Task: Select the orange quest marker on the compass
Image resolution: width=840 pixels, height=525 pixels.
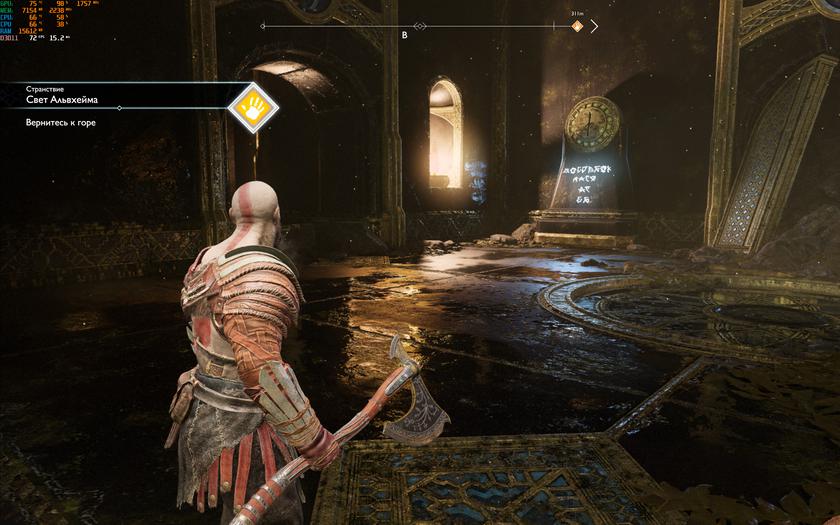Action: [x=577, y=26]
